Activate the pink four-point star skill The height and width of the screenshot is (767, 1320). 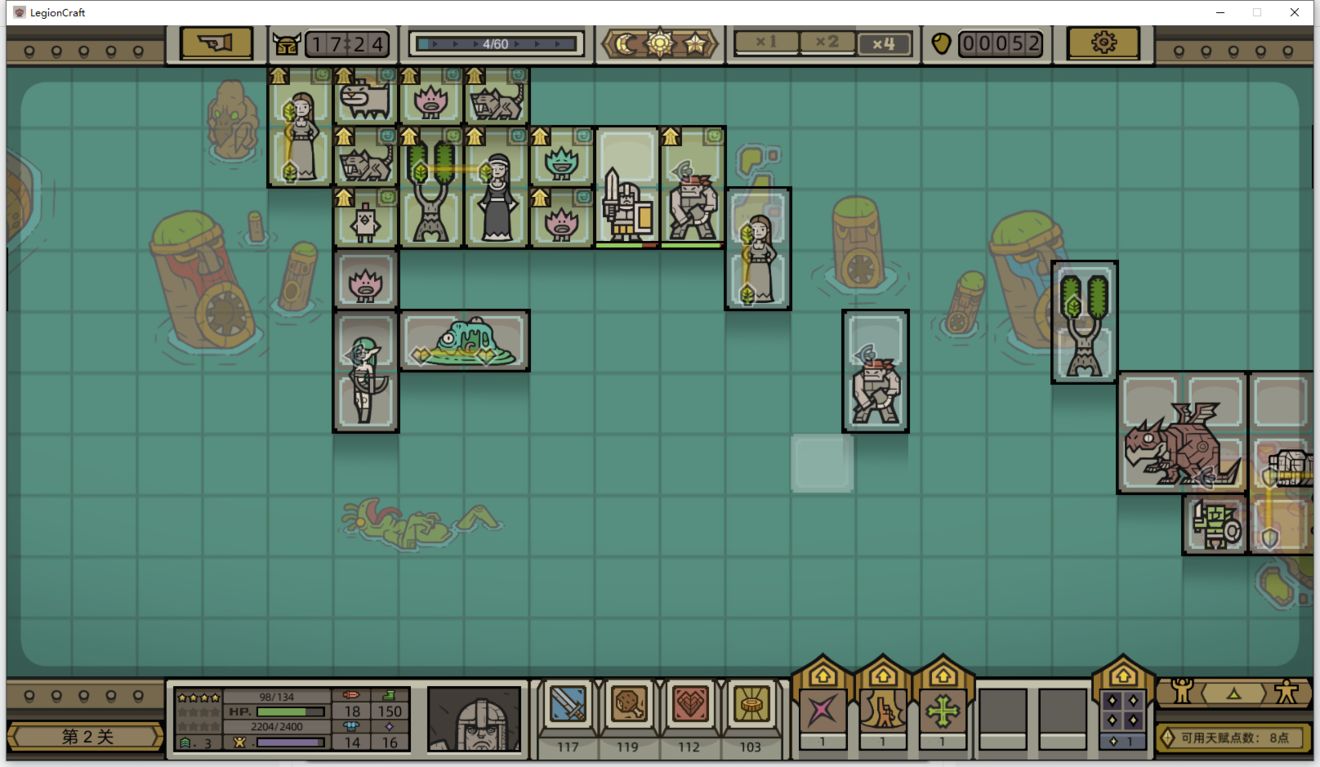click(x=822, y=711)
